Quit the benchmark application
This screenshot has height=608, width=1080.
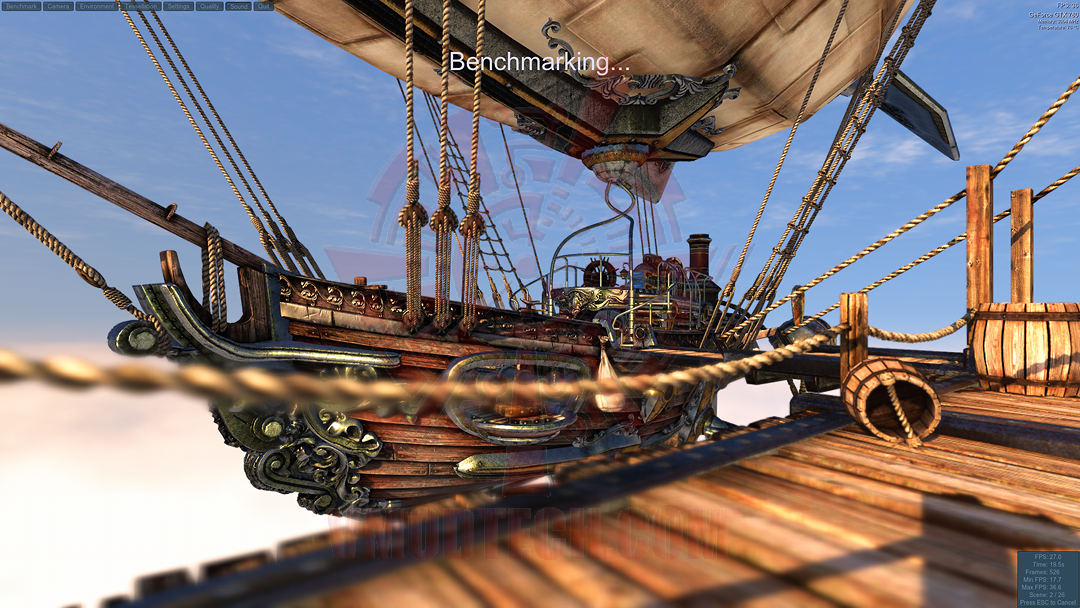pos(263,6)
